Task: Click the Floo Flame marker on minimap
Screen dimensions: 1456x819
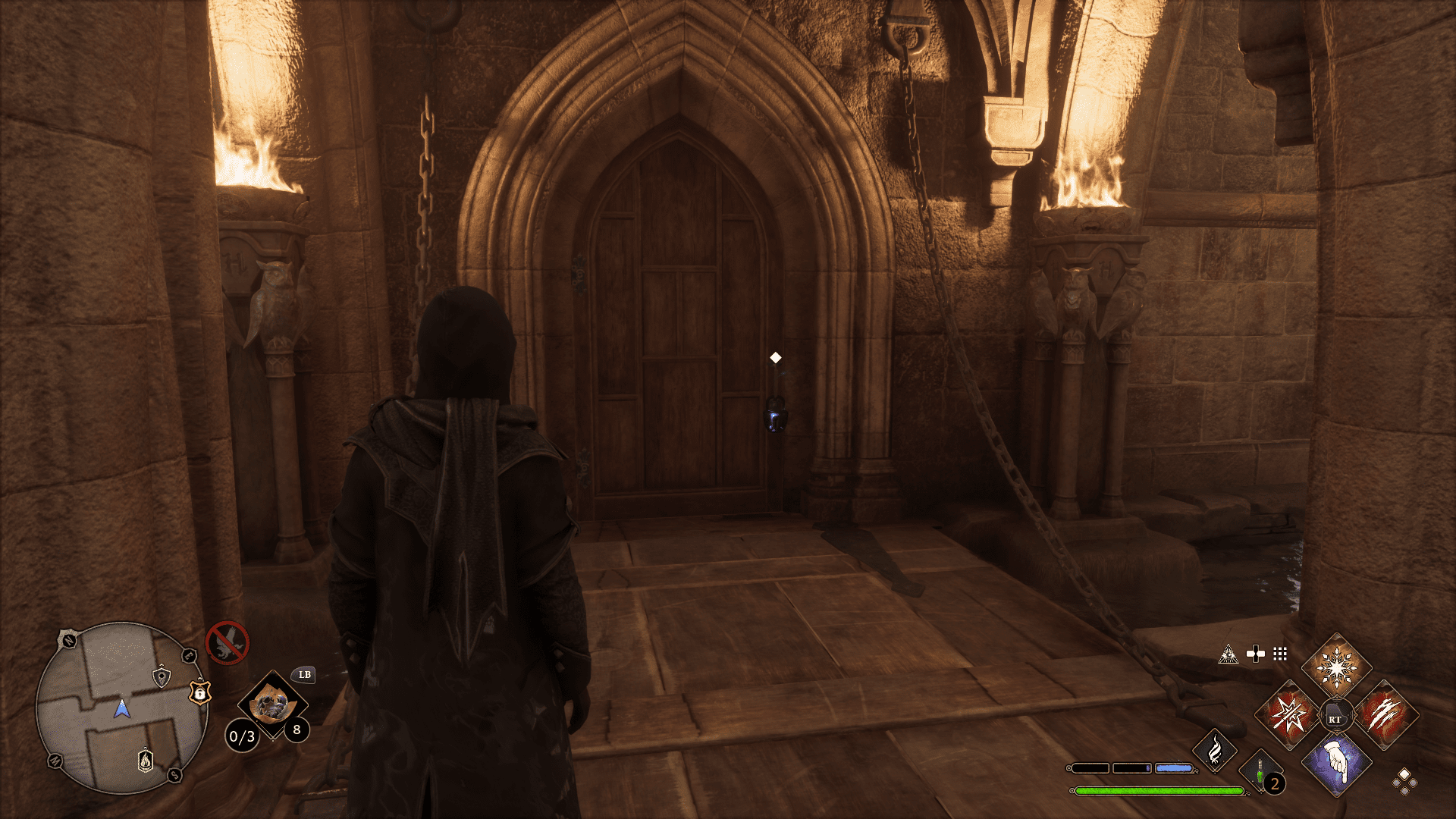Action: tap(146, 760)
